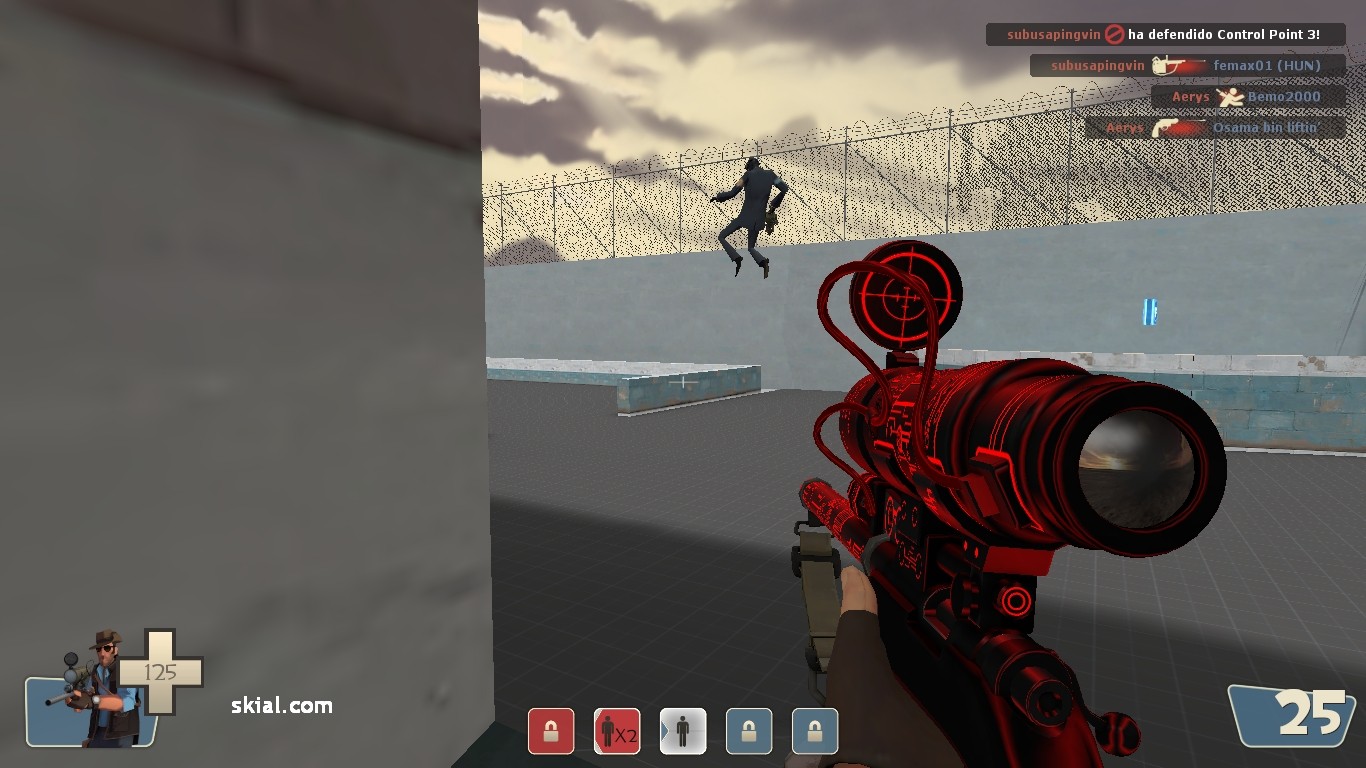Toggle the lock on the fourth control point
This screenshot has width=1366, height=768.
pyautogui.click(x=748, y=731)
